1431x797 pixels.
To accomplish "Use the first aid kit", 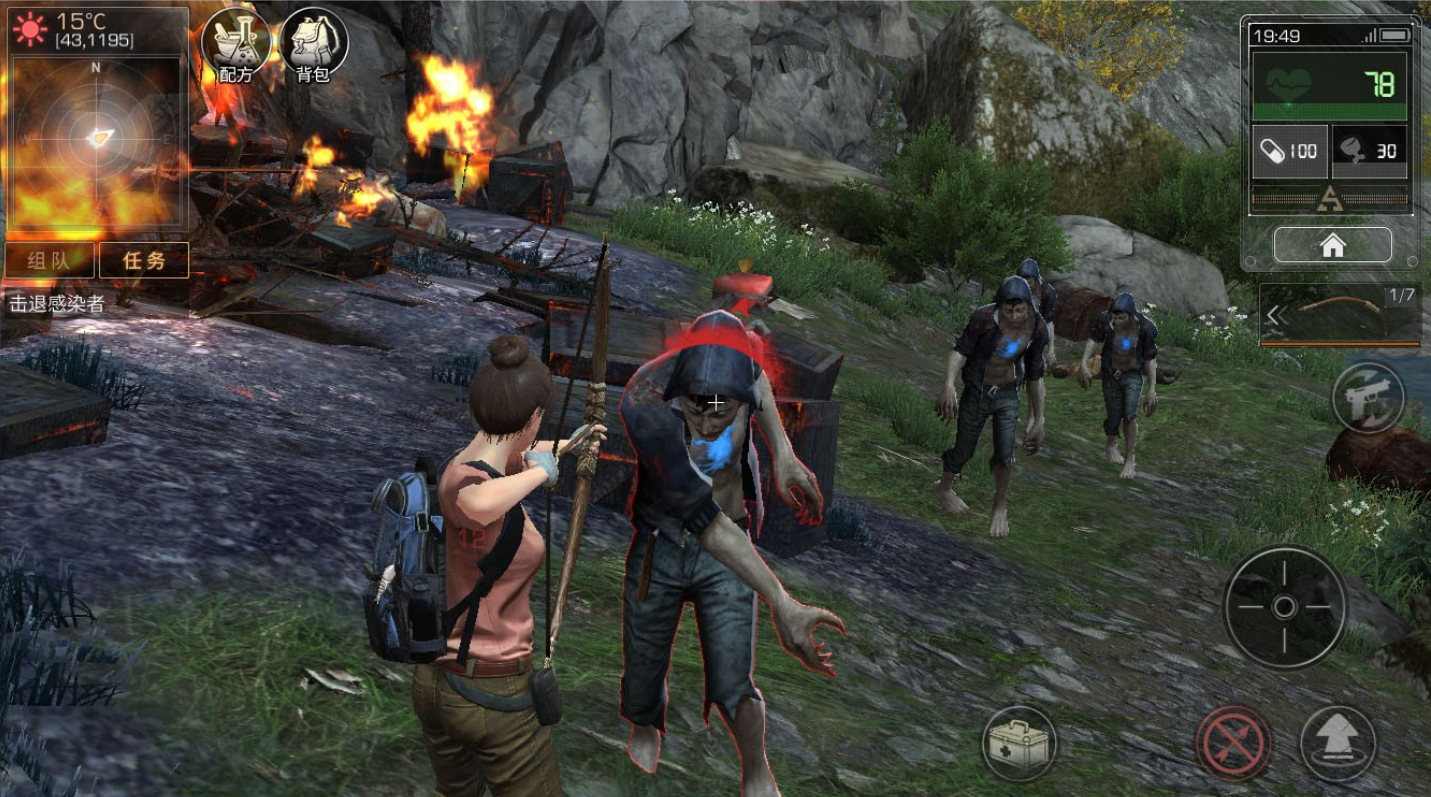I will [x=1019, y=742].
